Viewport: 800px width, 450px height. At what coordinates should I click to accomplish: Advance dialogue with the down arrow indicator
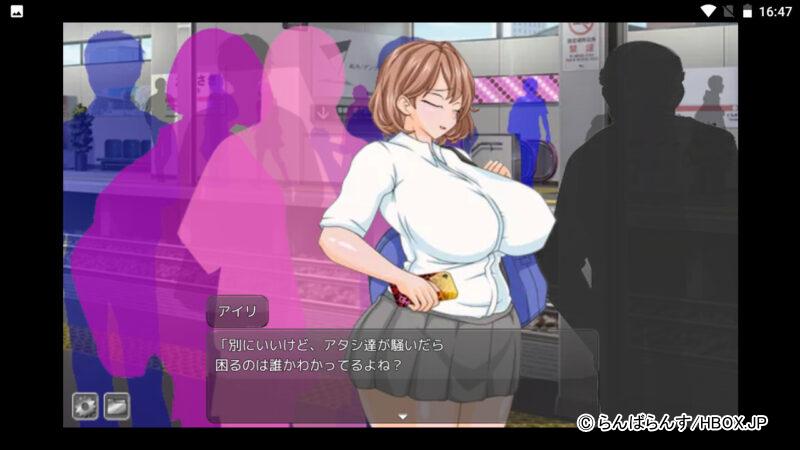(x=403, y=414)
